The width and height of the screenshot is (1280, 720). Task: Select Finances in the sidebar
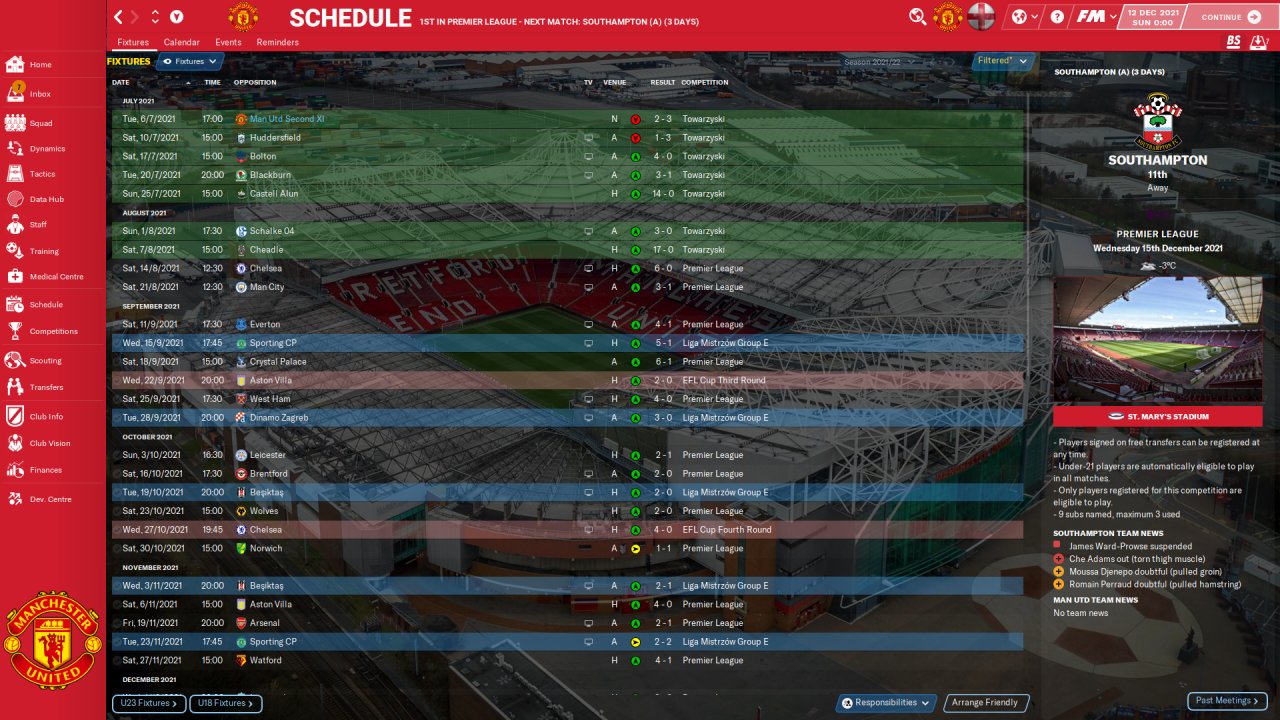(x=45, y=470)
